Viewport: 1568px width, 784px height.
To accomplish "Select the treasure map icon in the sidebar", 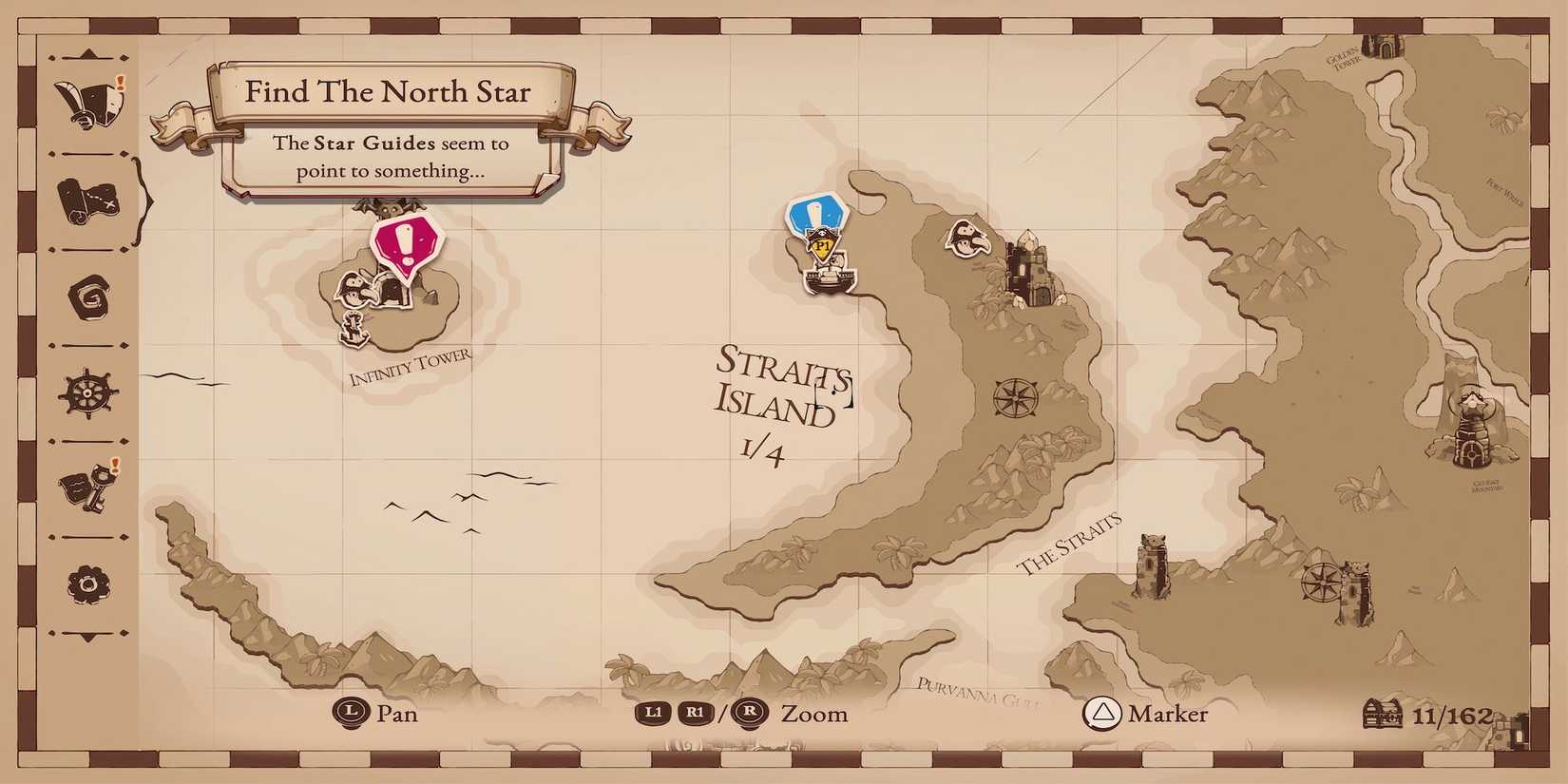I will point(88,201).
